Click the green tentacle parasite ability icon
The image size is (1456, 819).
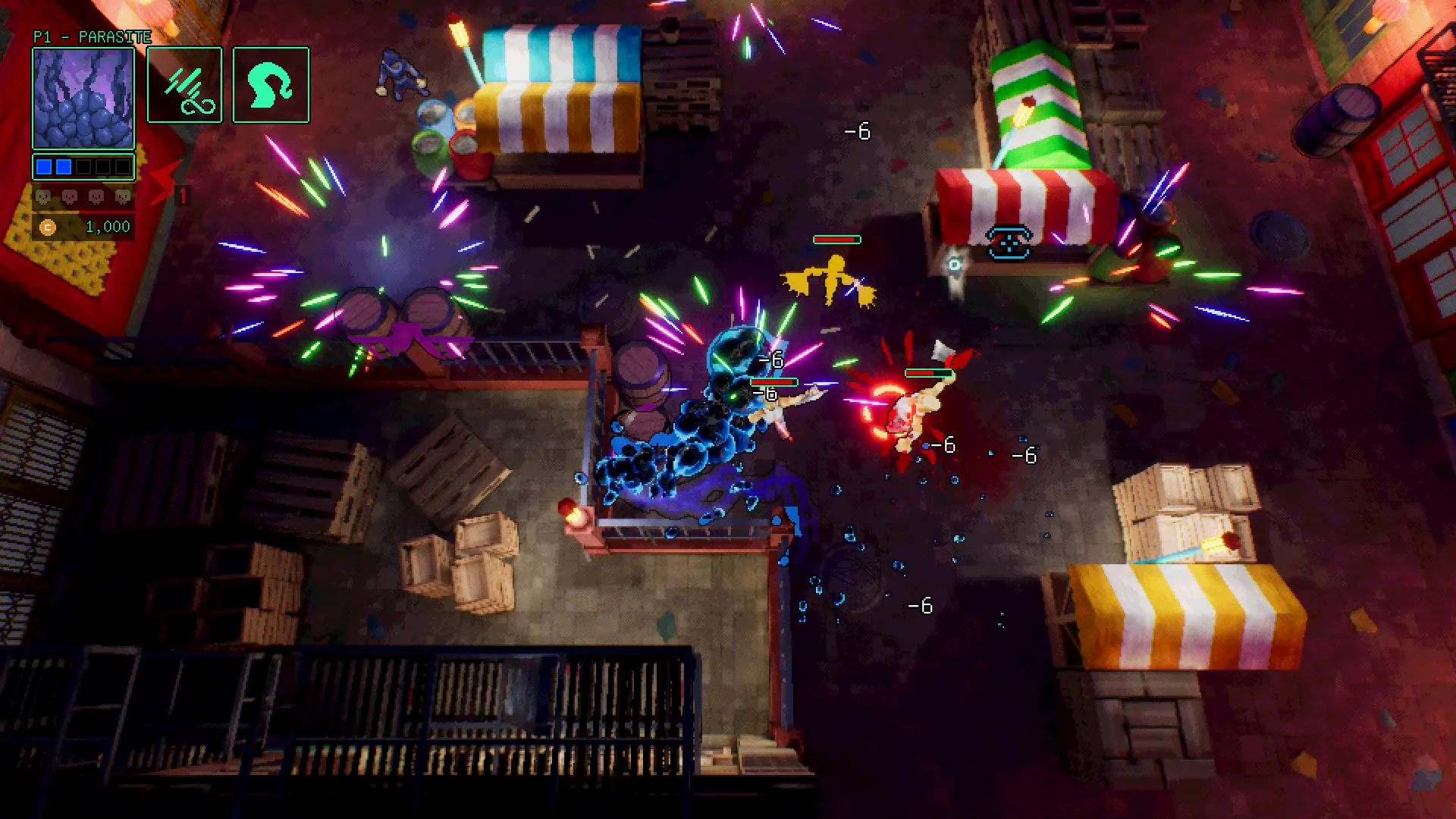click(270, 84)
